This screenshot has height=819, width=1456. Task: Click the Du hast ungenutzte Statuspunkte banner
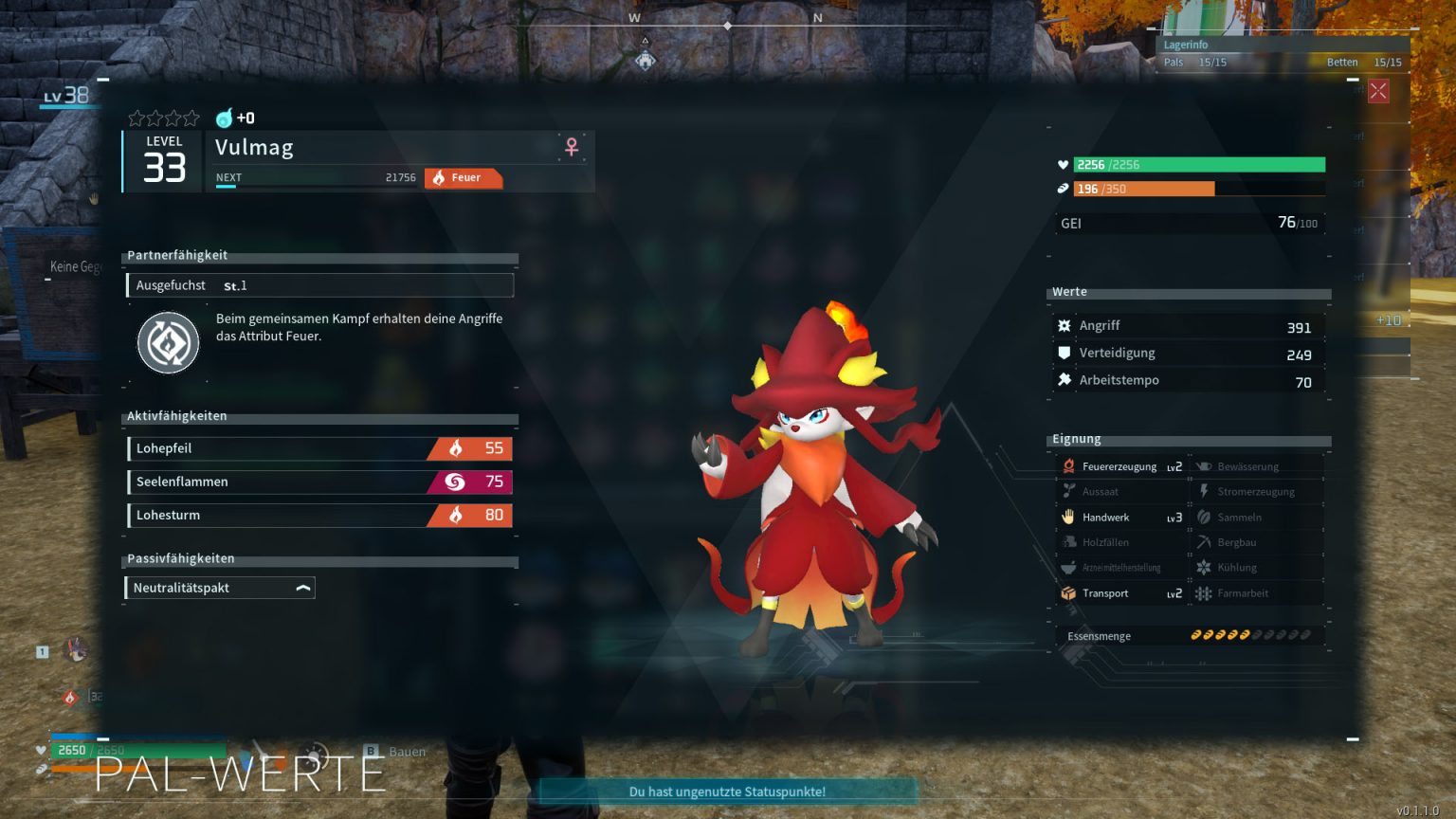pyautogui.click(x=727, y=792)
